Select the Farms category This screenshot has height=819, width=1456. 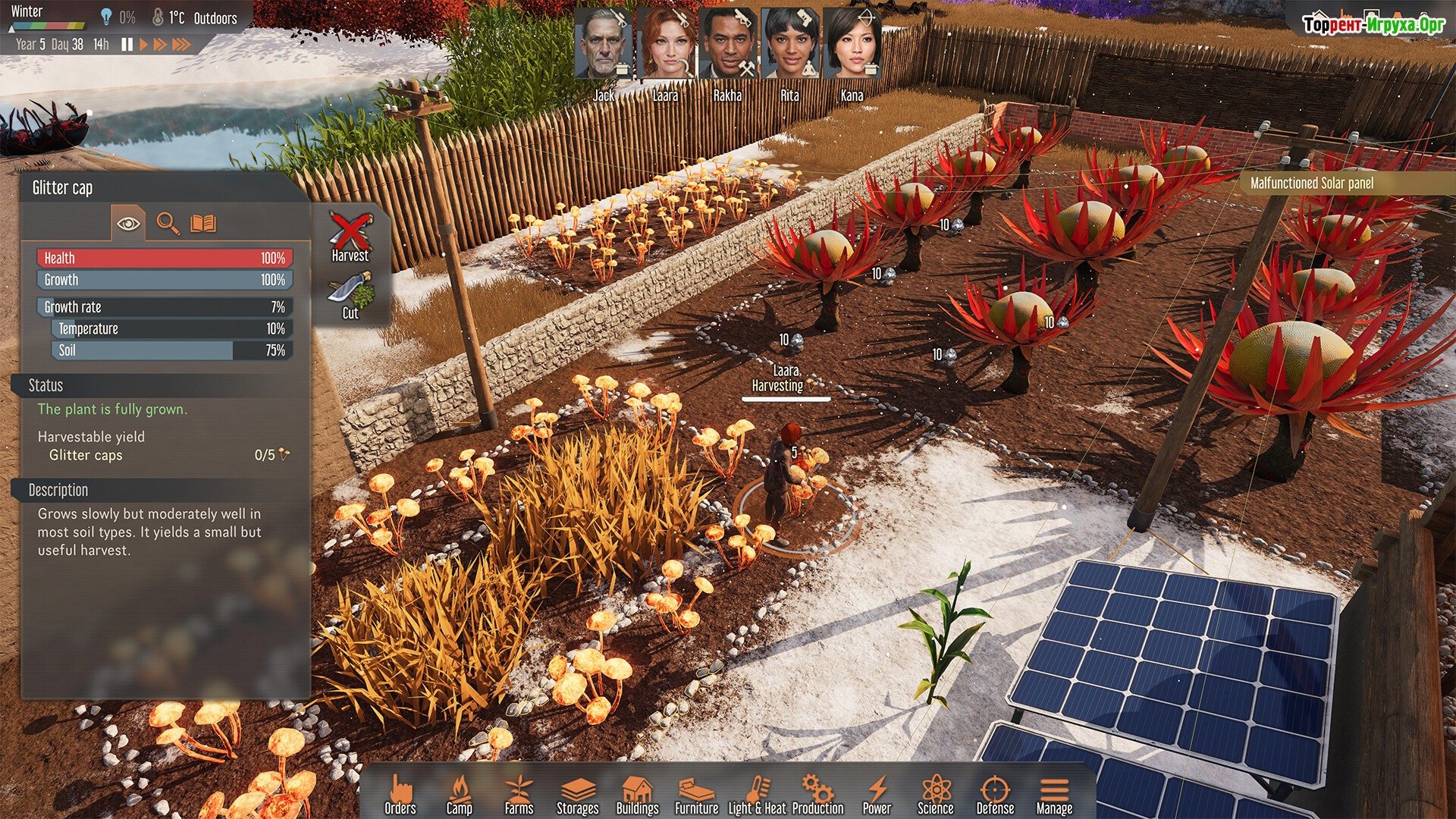[519, 794]
